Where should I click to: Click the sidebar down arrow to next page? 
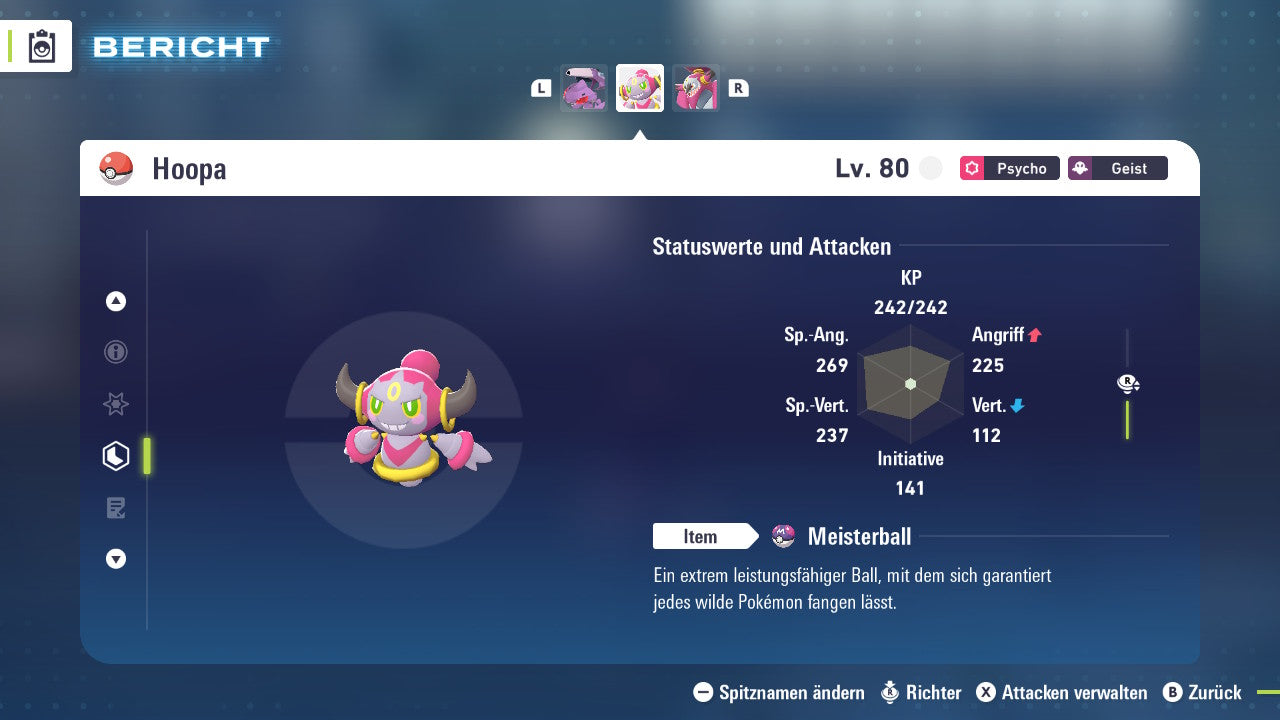tap(115, 559)
